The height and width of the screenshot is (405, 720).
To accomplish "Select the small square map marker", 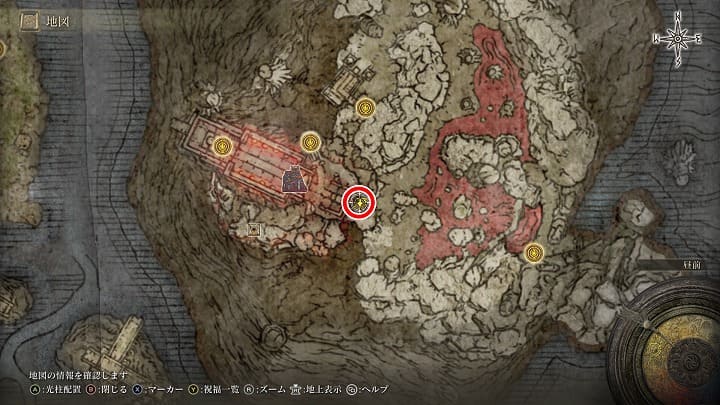I will [254, 230].
